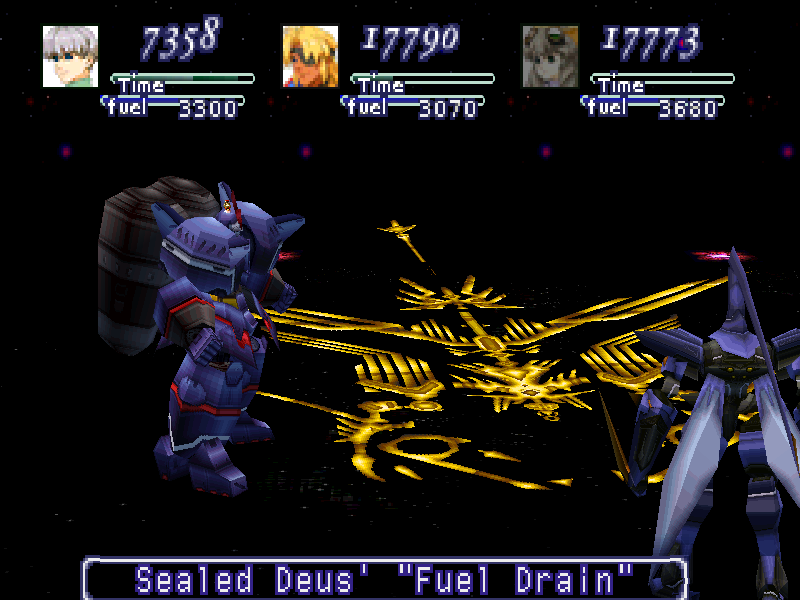Select the green-haired character portrait

pos(550,56)
